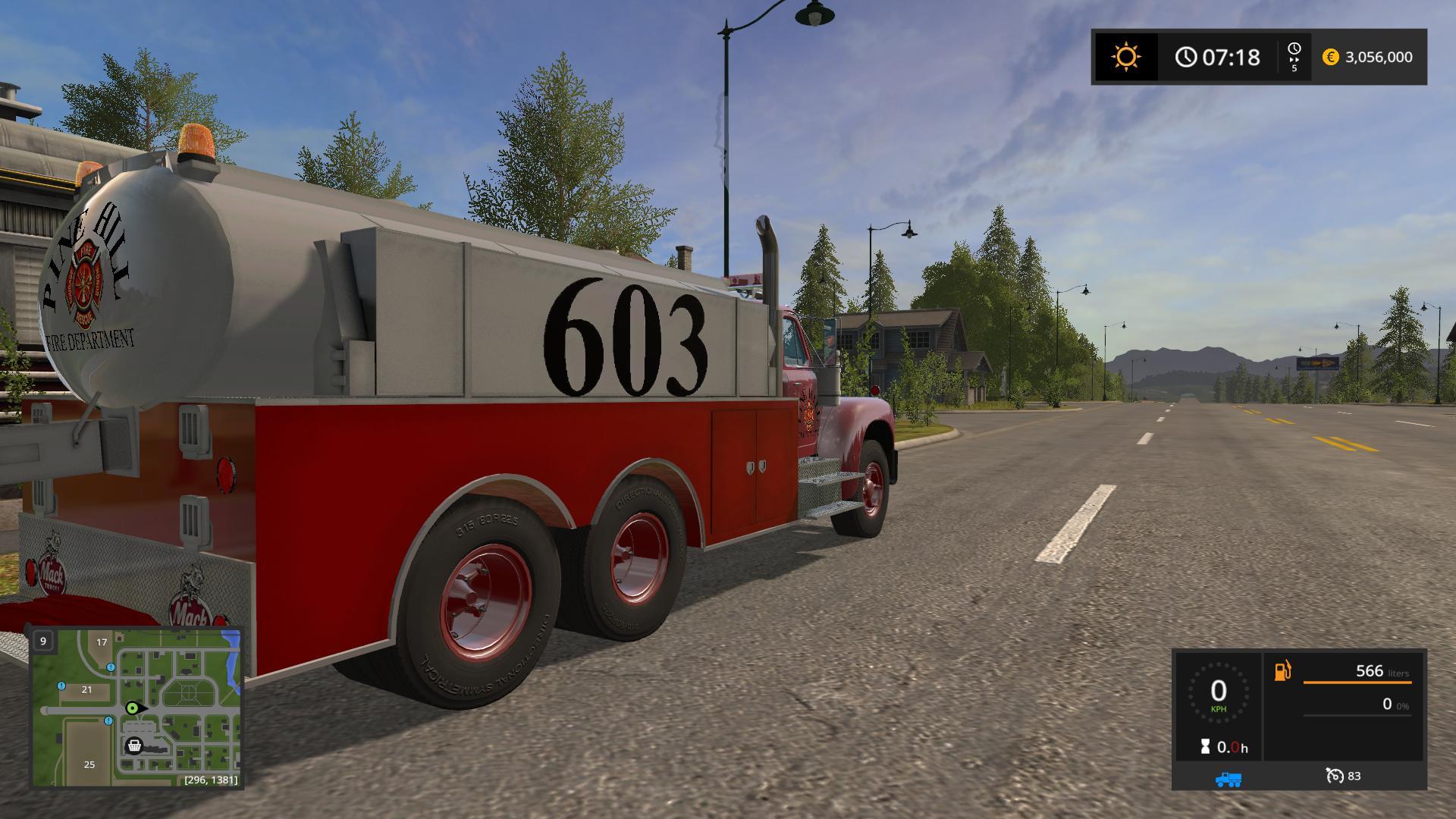This screenshot has height=819, width=1456.
Task: Click the shop basket marker on minimap
Action: pyautogui.click(x=134, y=745)
